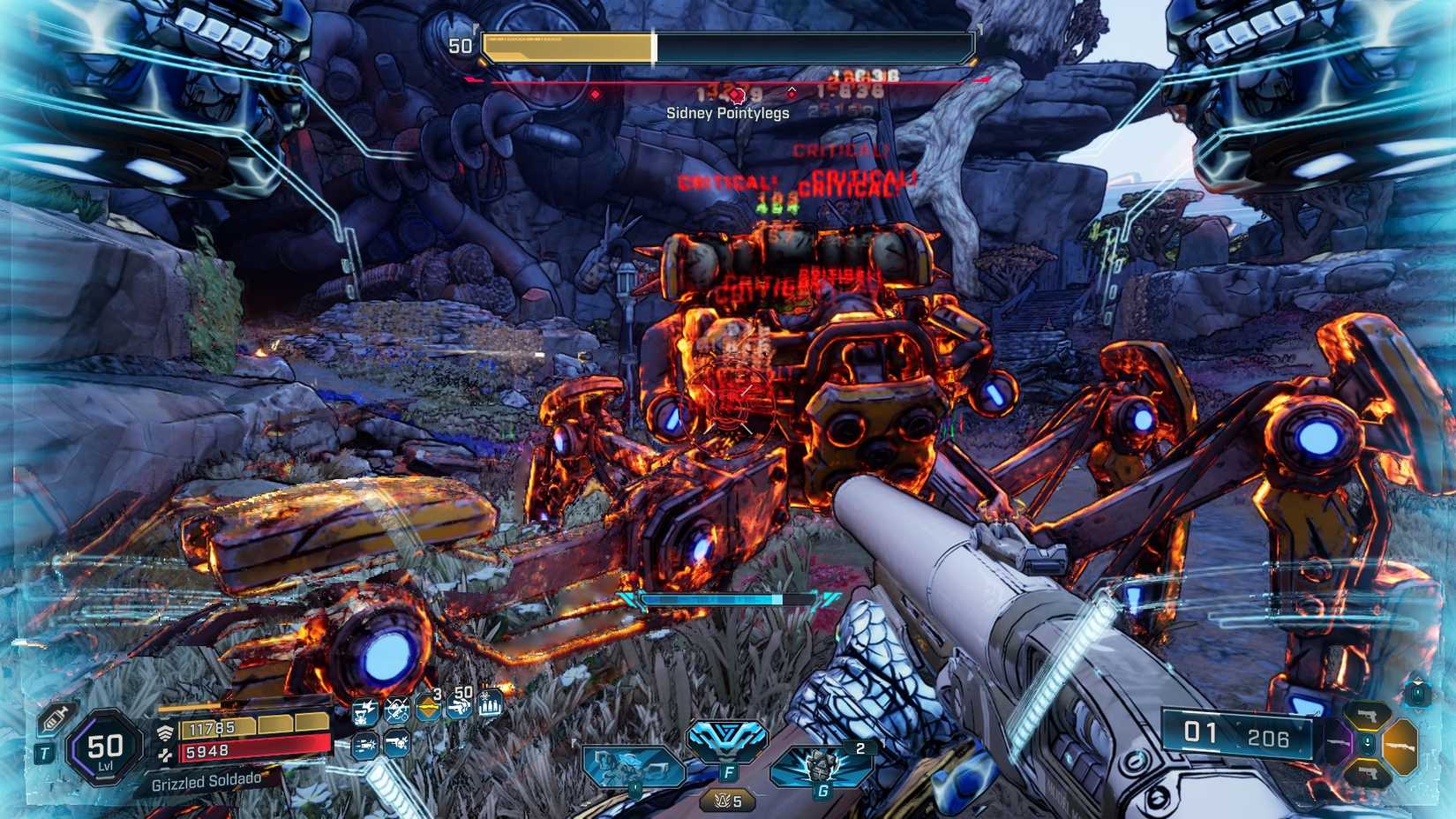Click the ammo counter showing 01 206
The width and height of the screenshot is (1456, 819).
(1237, 733)
